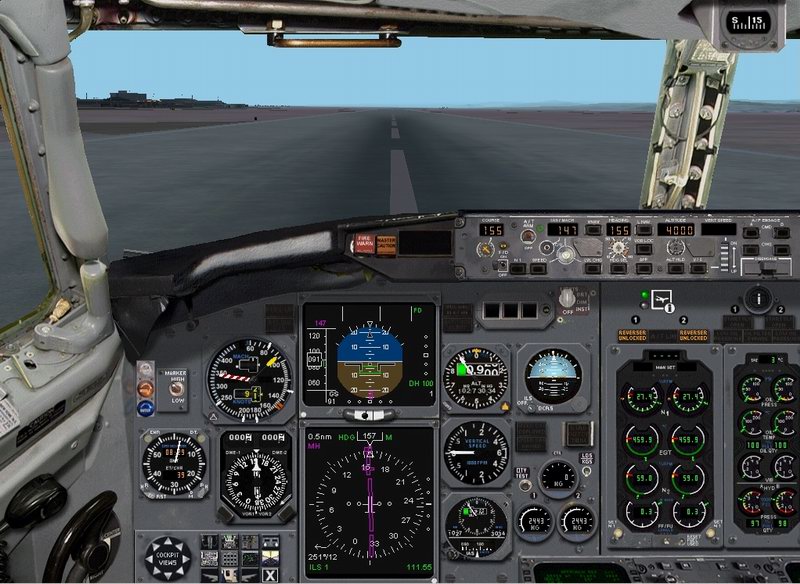The width and height of the screenshot is (800, 584).
Task: Activate the HDG SEL mode button
Action: pyautogui.click(x=619, y=267)
